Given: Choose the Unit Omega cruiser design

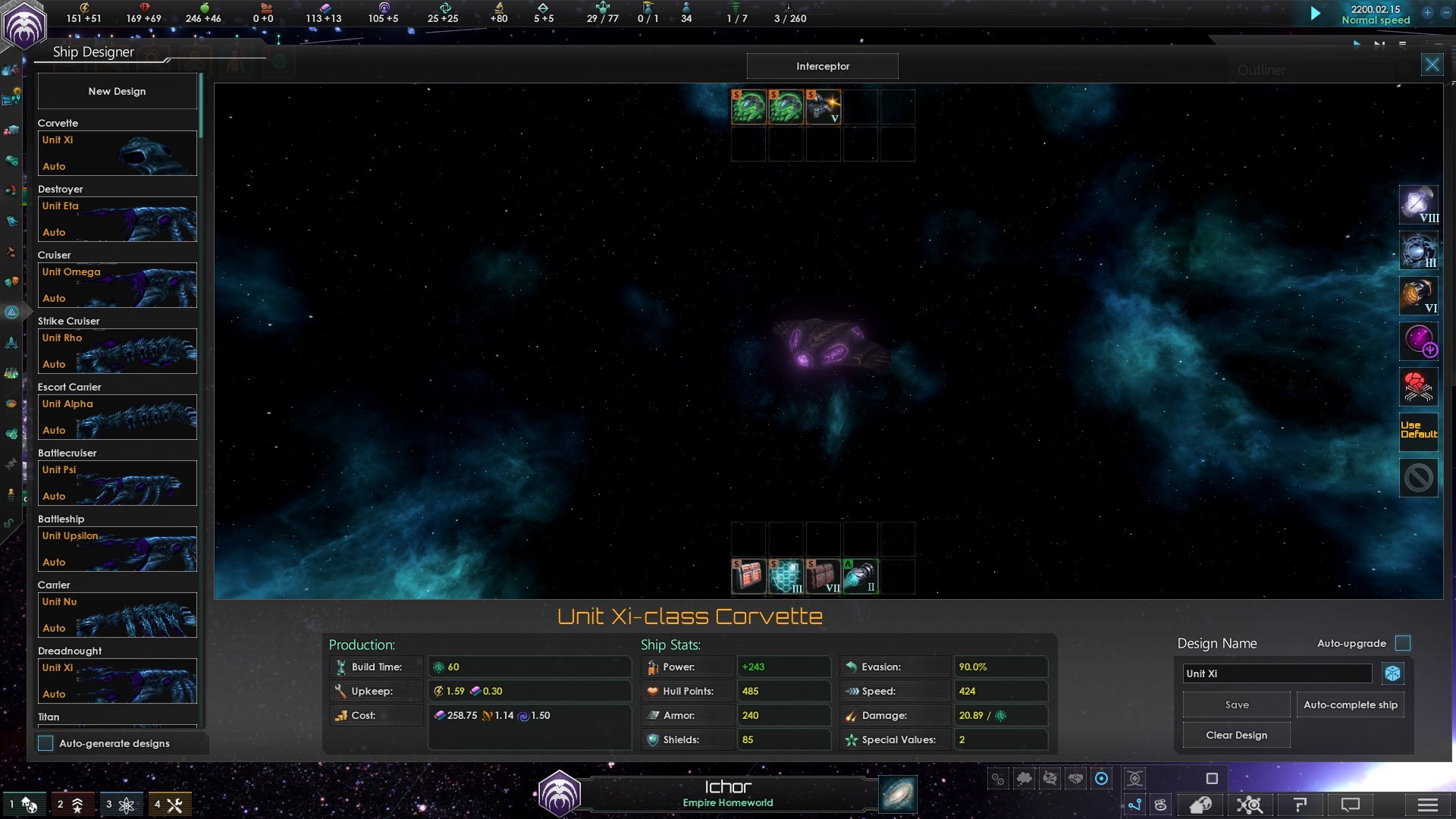Looking at the screenshot, I should click(118, 285).
